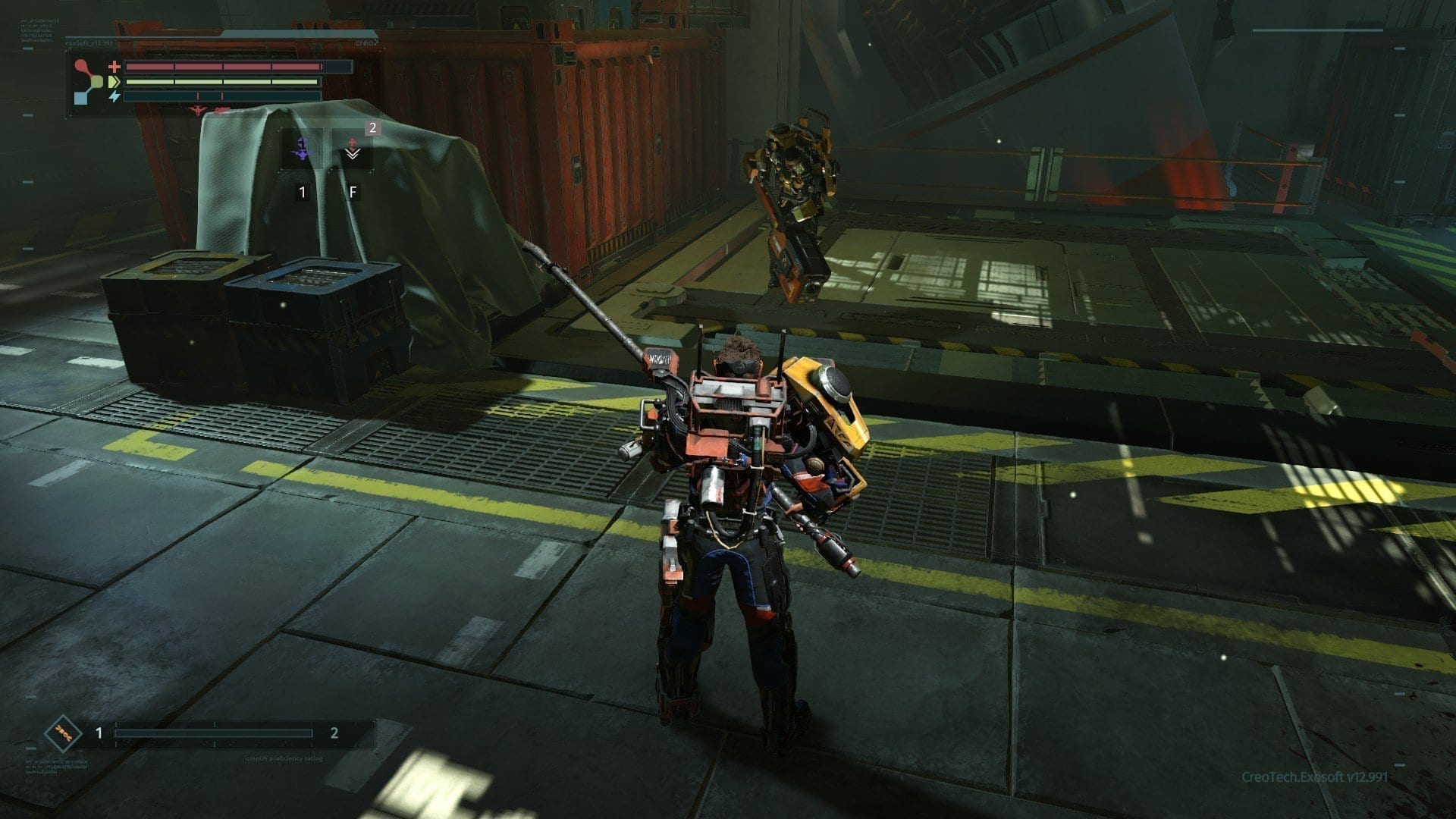Select the red-green-blue core power node icon
The image size is (1456, 819).
[89, 82]
